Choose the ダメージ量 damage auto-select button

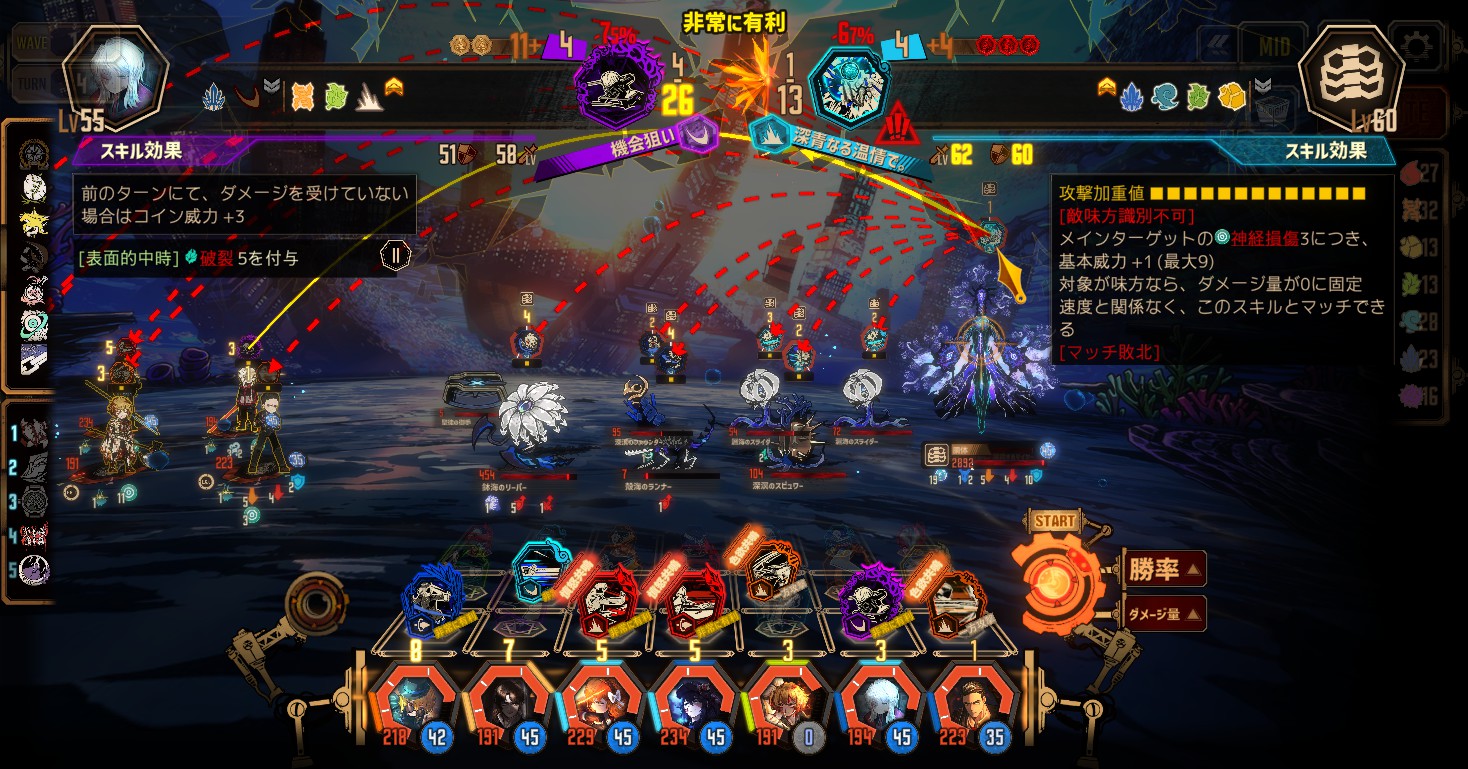click(1163, 614)
